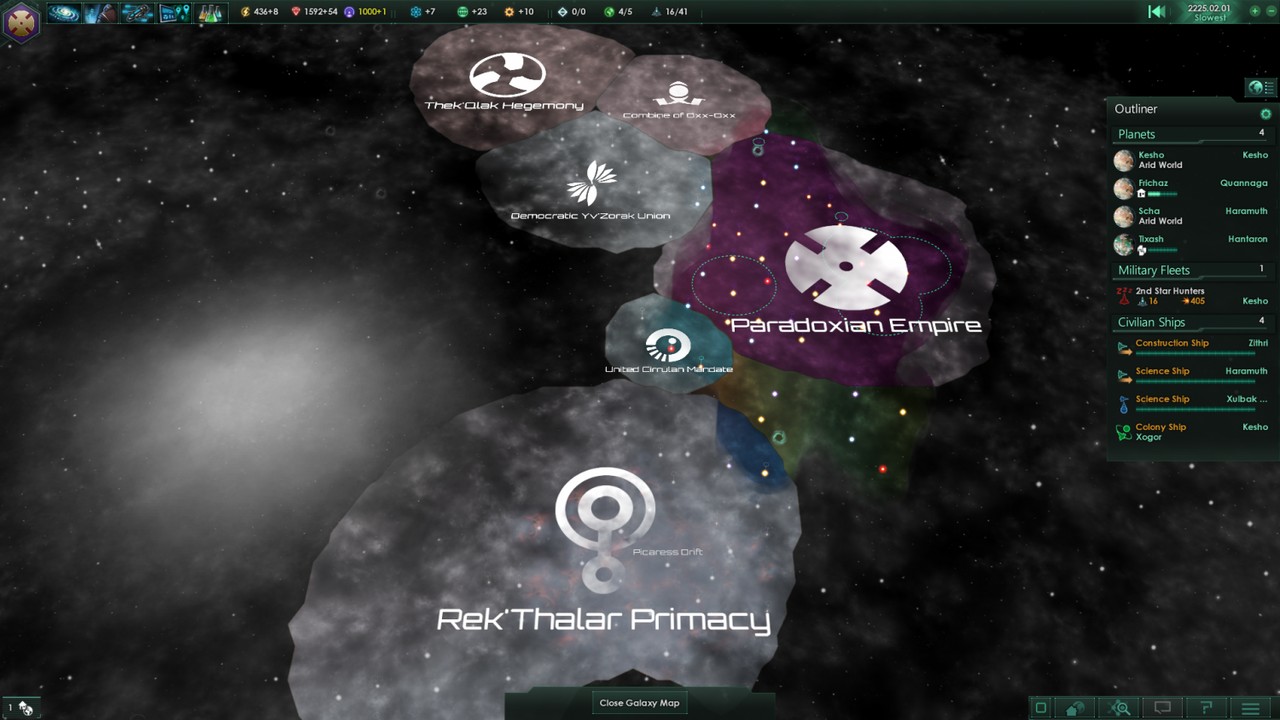Click the energy credits lightning icon
1280x720 pixels.
coord(245,13)
